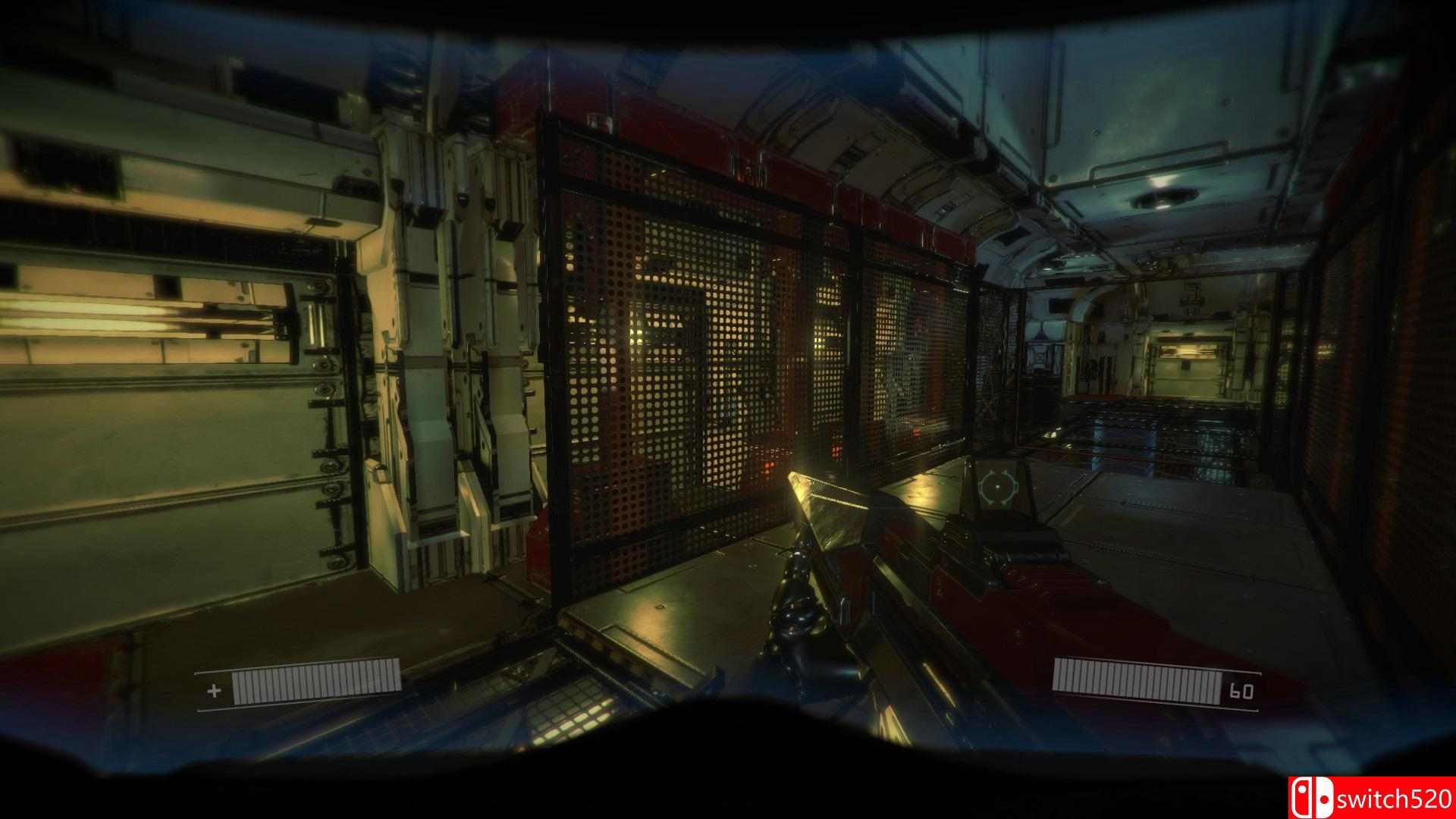Click the switch520 watermark text
1456x819 pixels.
pyautogui.click(x=1399, y=798)
